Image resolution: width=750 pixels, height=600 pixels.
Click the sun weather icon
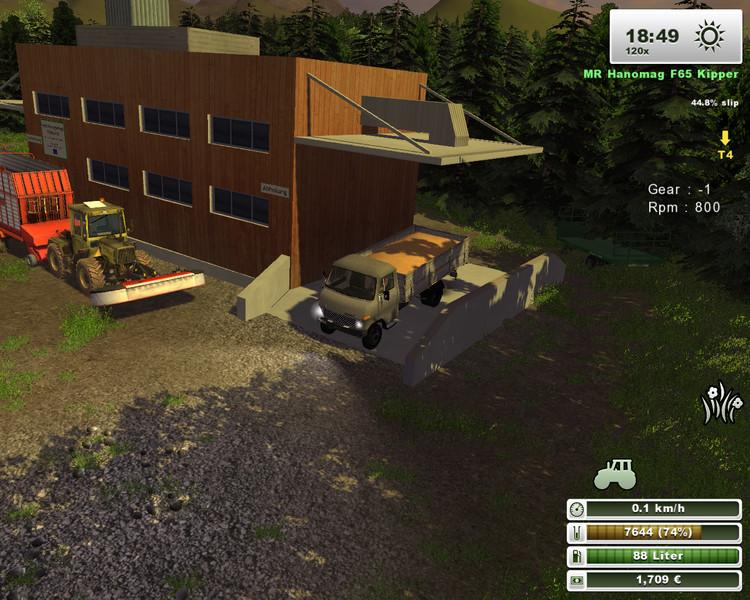point(710,37)
